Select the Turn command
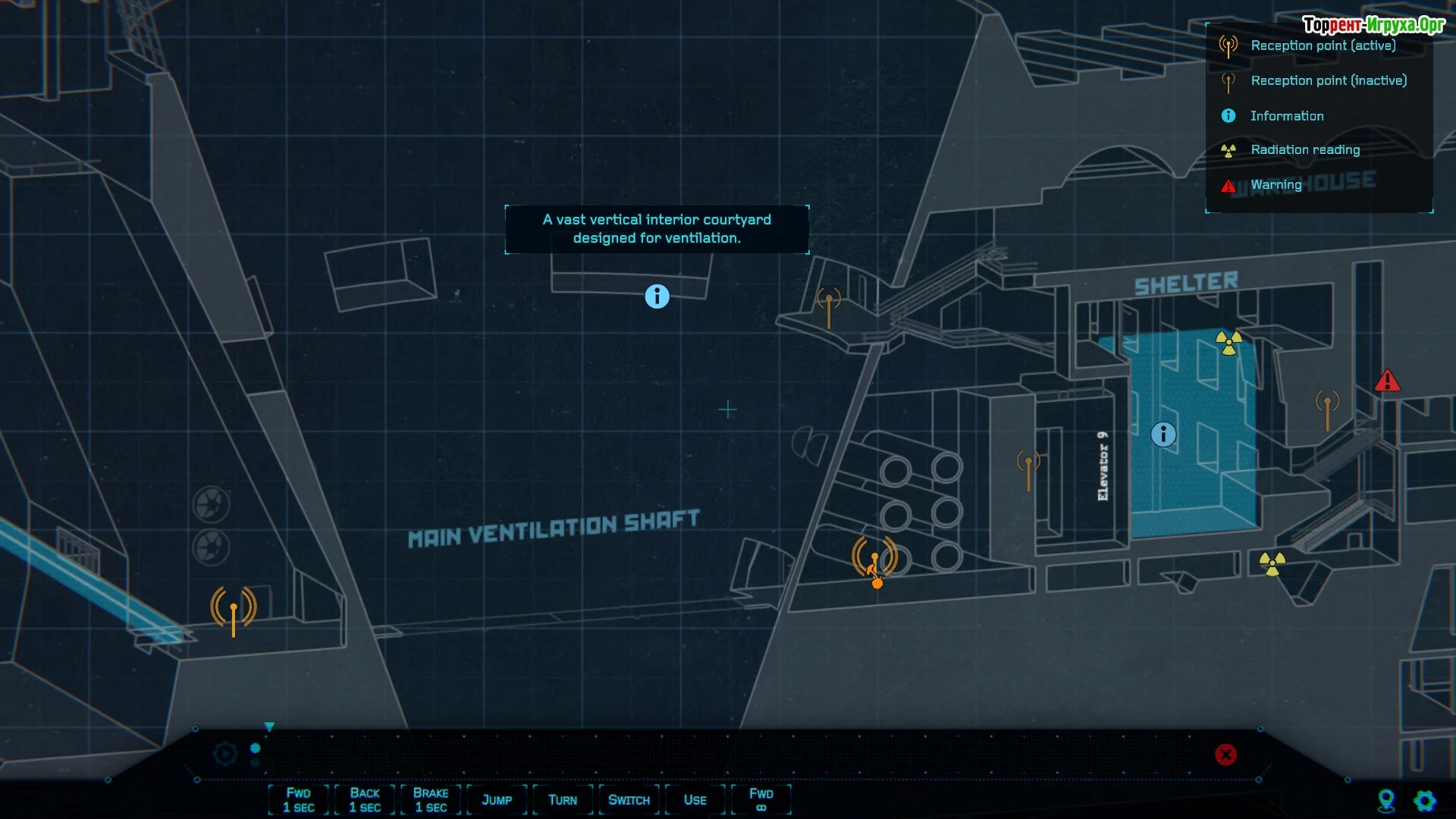The image size is (1456, 819). tap(563, 800)
